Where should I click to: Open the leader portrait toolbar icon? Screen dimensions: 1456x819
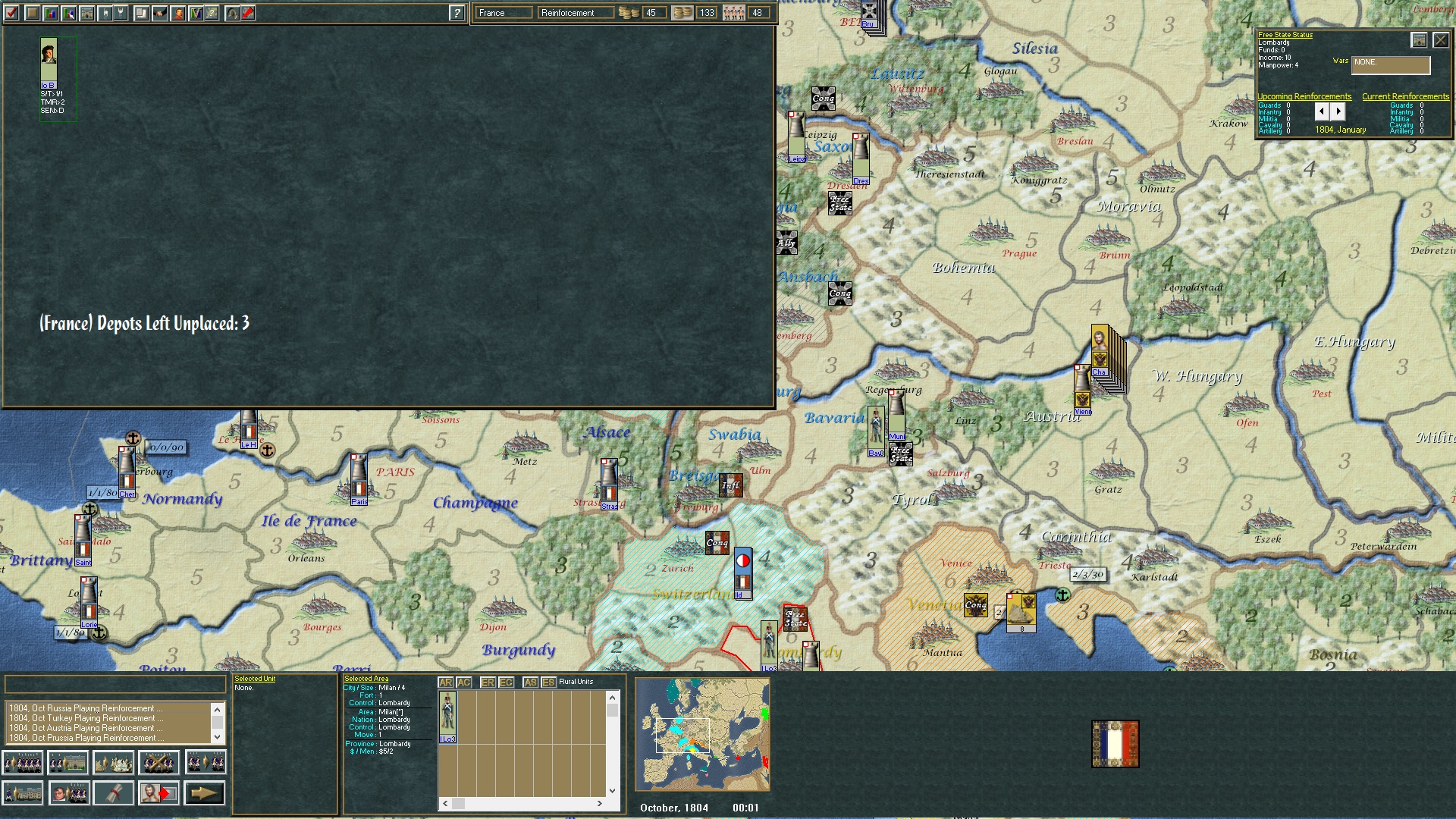coord(177,13)
